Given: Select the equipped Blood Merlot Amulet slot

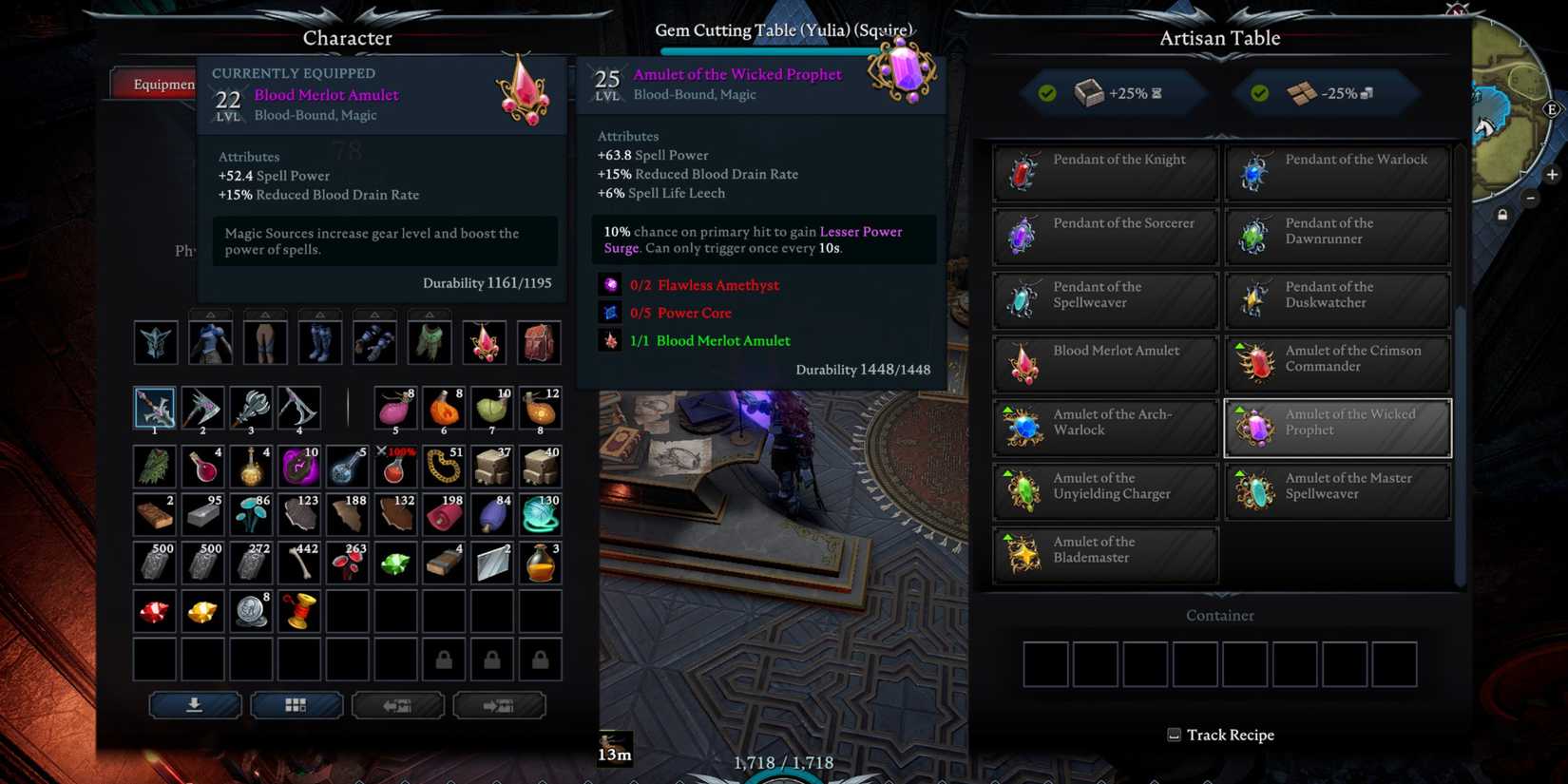Looking at the screenshot, I should pos(484,342).
